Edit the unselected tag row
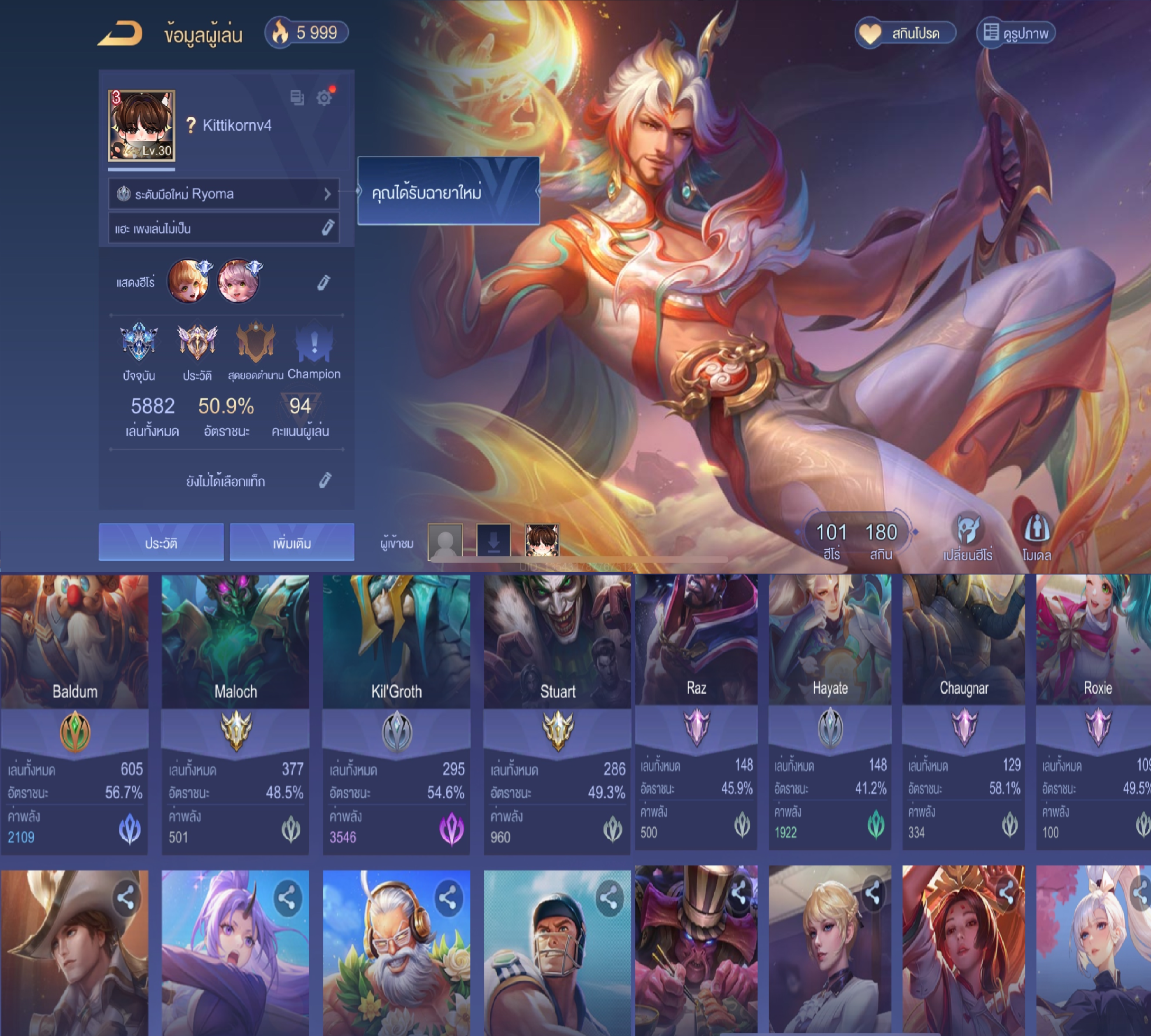The width and height of the screenshot is (1151, 1036). [x=325, y=481]
